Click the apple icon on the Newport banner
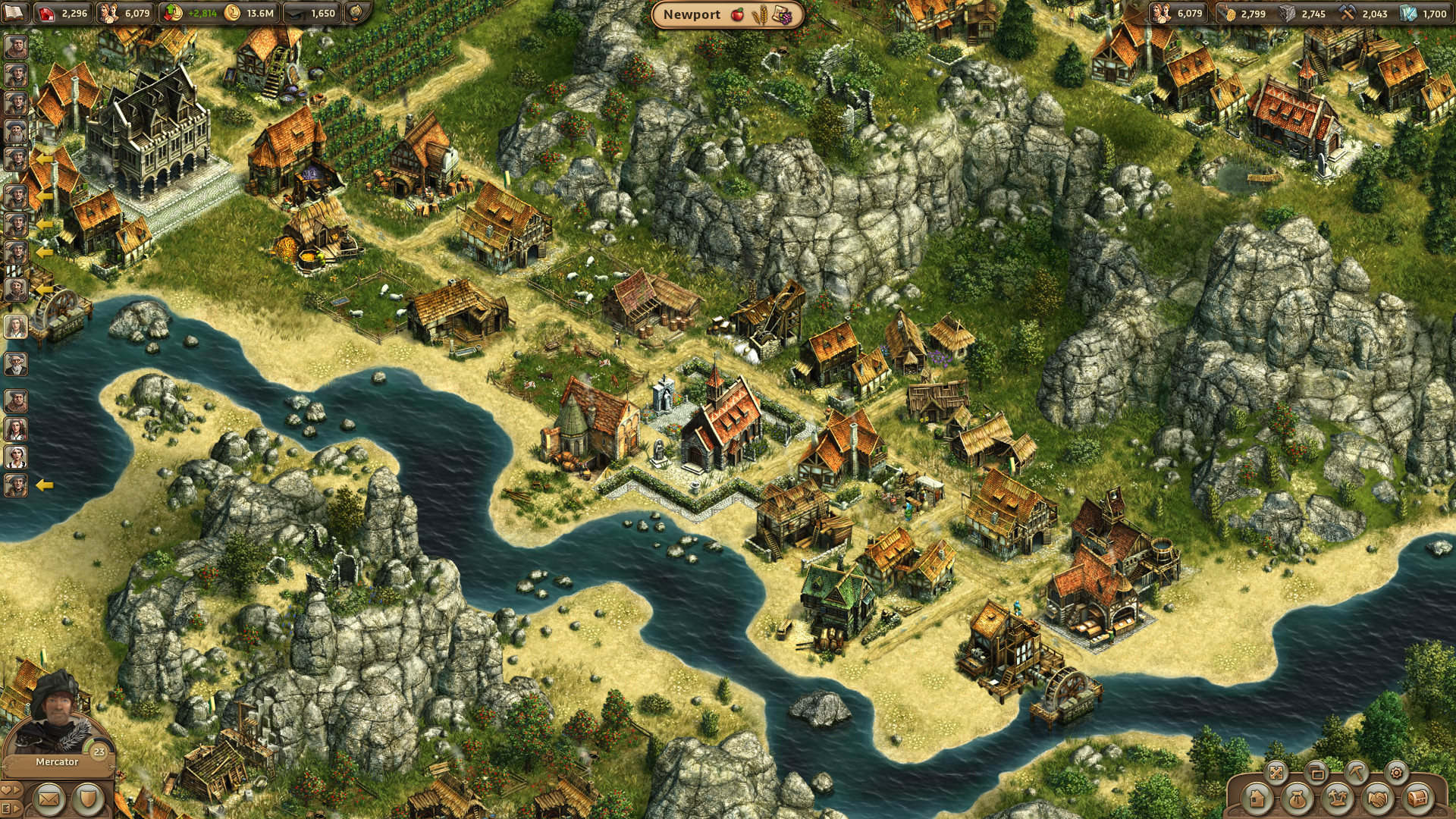Screen dimensions: 1456x819 point(739,14)
